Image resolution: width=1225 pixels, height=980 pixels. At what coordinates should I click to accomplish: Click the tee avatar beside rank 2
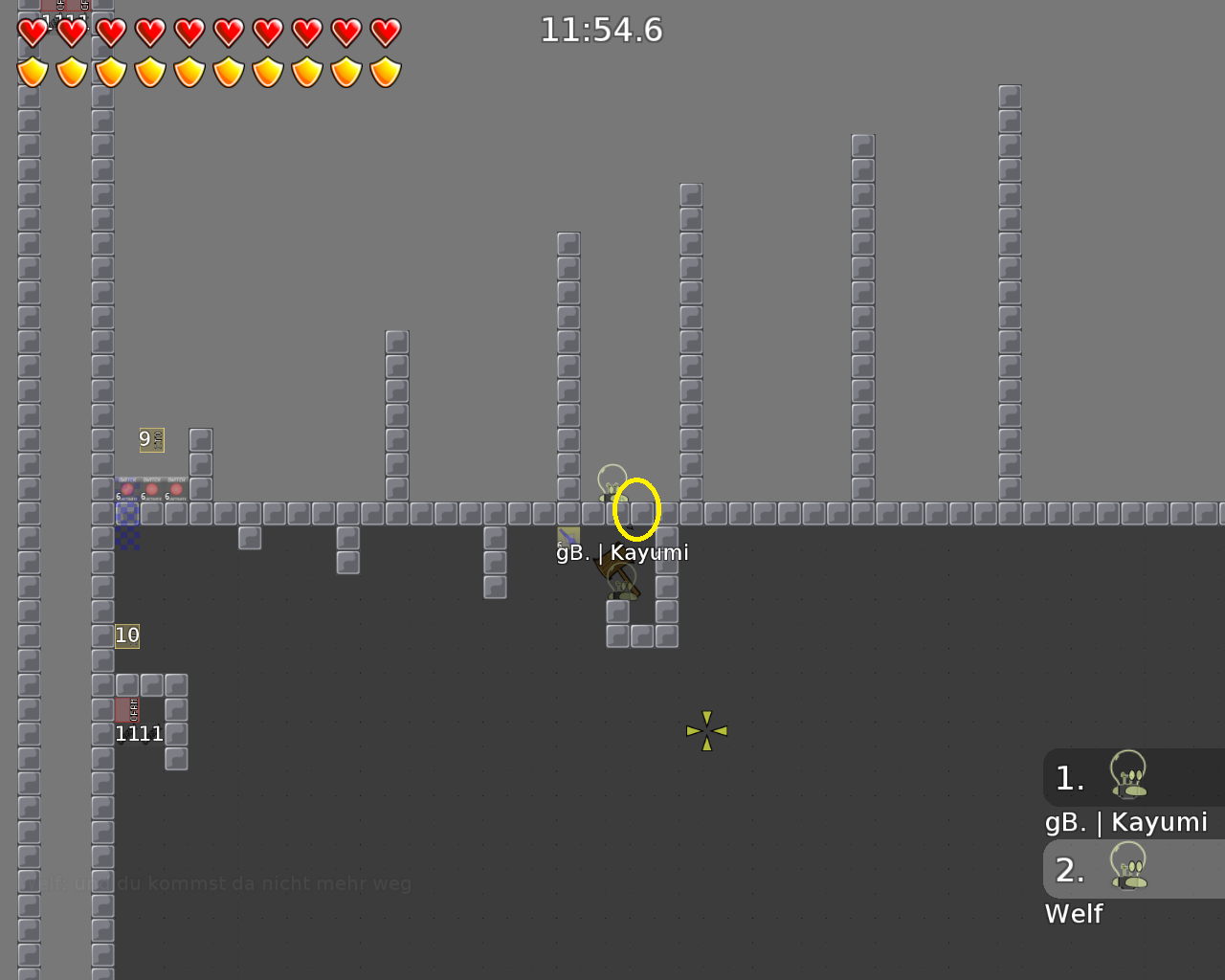coord(1129,869)
